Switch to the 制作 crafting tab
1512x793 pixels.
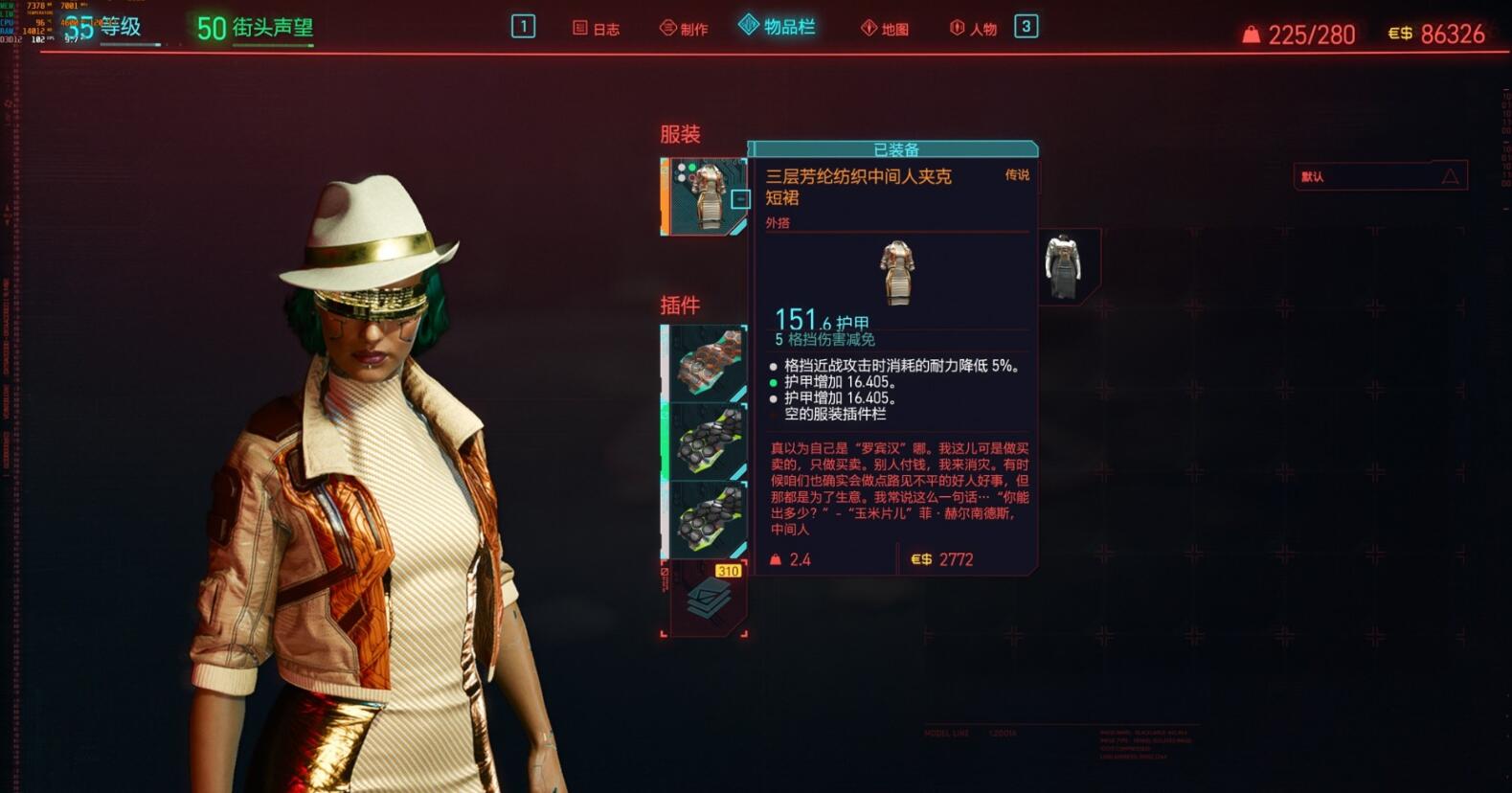685,29
